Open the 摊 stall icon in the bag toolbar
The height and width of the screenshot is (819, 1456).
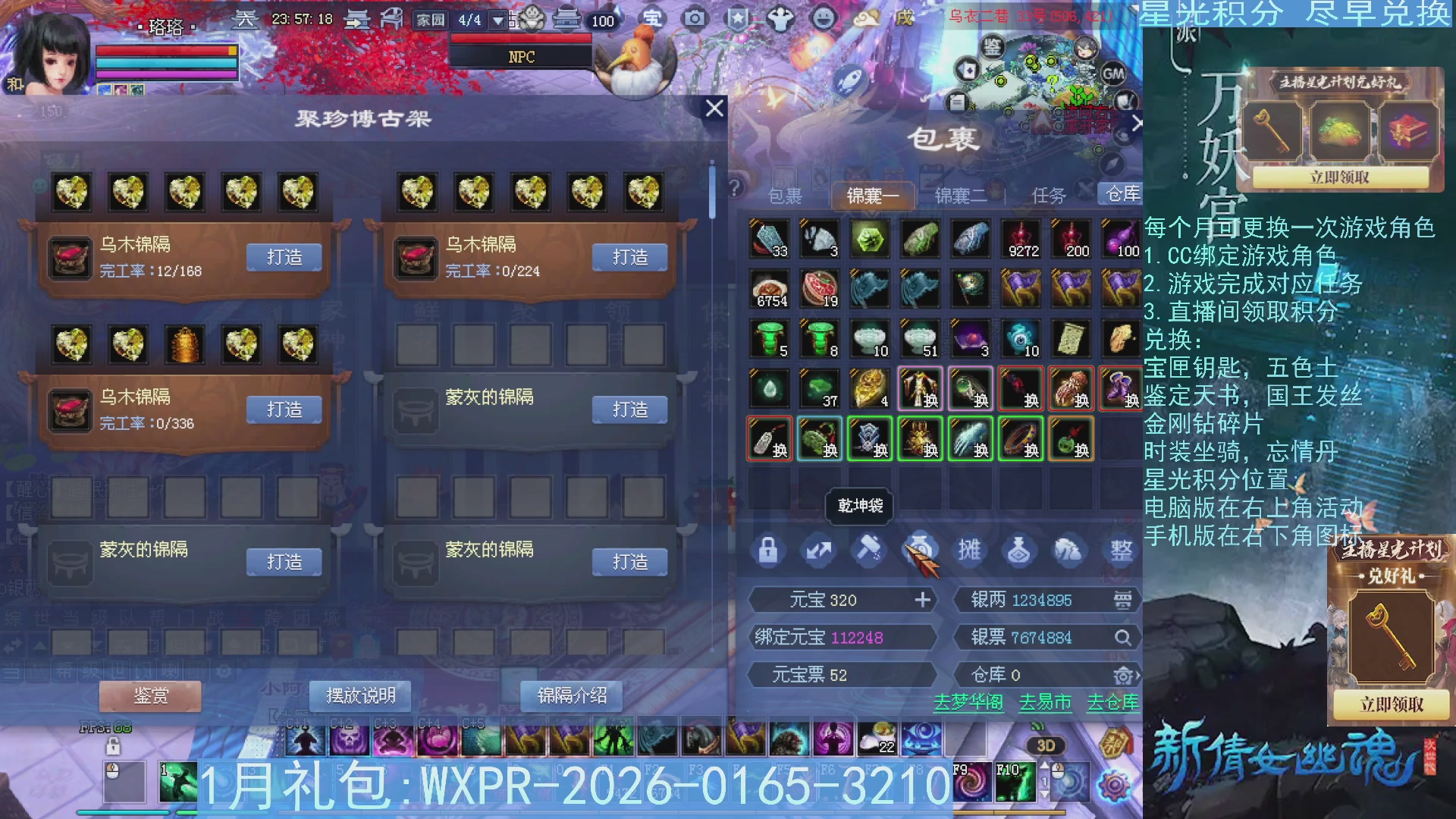pos(969,550)
